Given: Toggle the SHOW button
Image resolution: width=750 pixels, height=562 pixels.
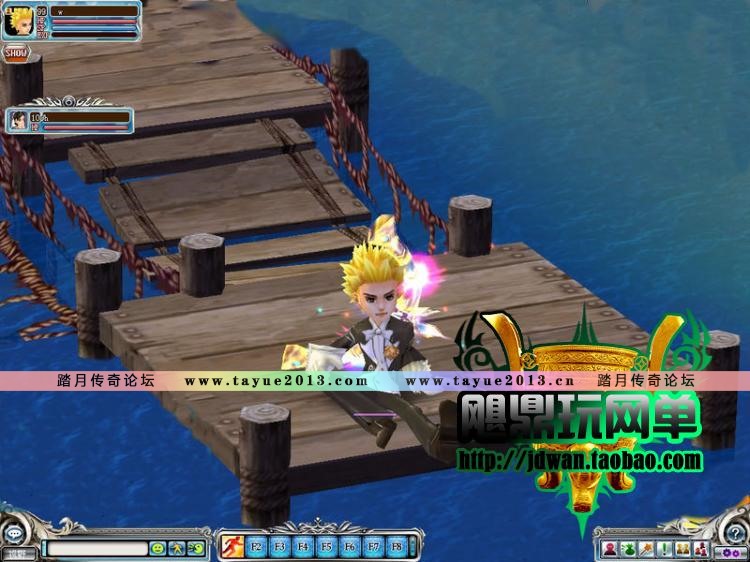Looking at the screenshot, I should pyautogui.click(x=15, y=53).
